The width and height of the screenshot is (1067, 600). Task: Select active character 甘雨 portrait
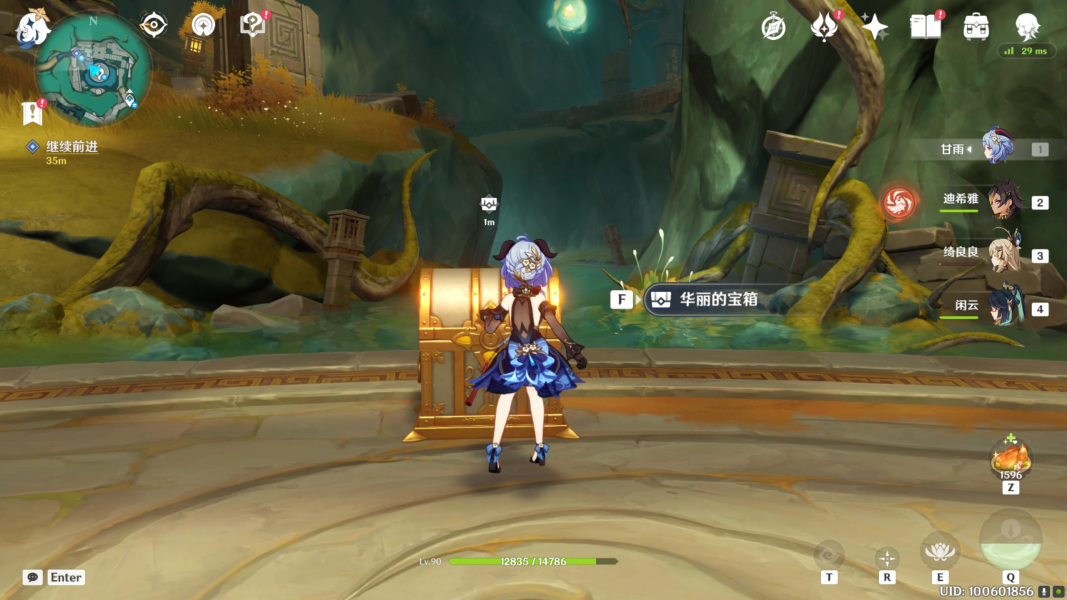pos(998,148)
